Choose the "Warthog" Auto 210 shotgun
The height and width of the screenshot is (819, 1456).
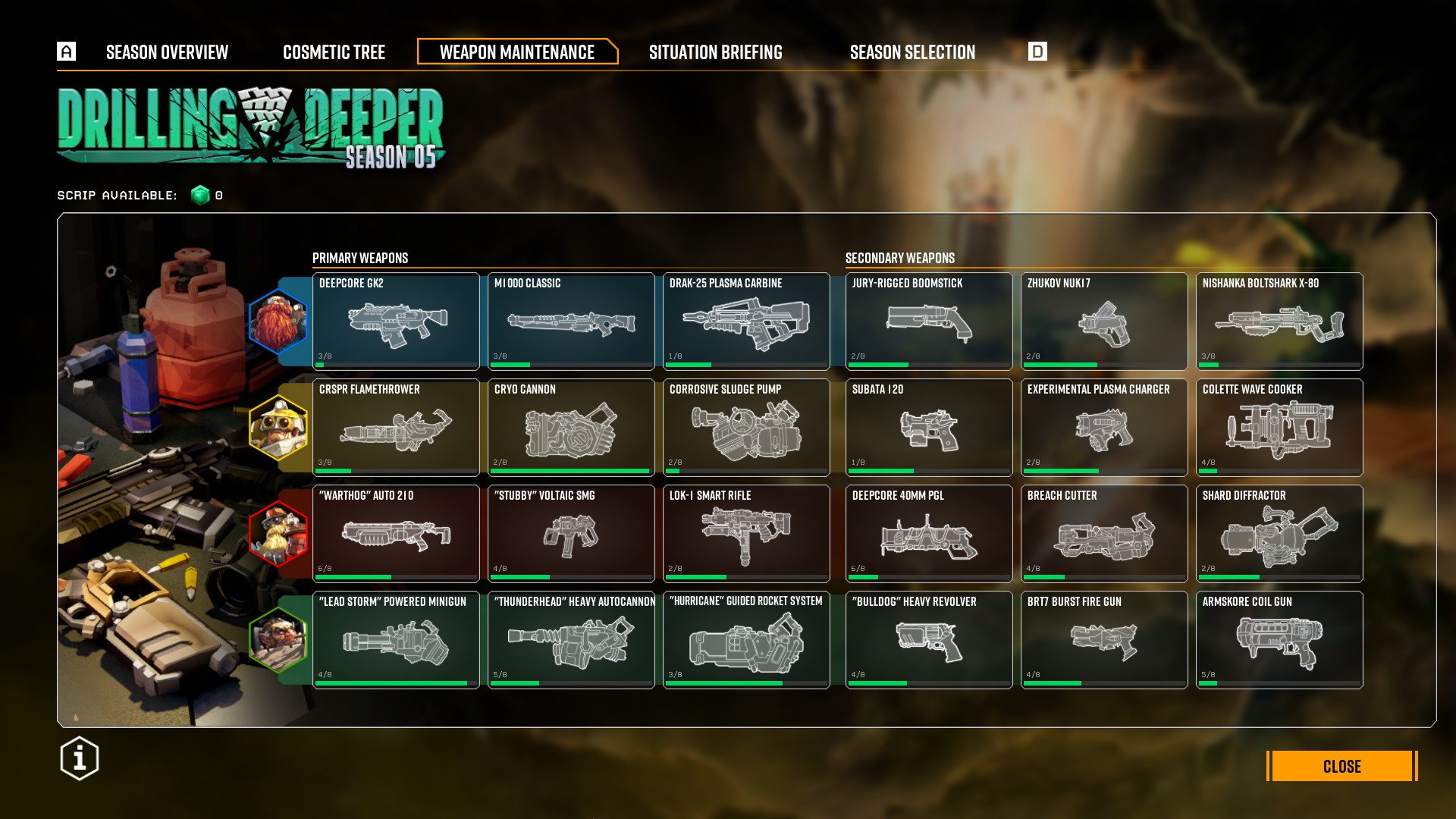pyautogui.click(x=396, y=534)
